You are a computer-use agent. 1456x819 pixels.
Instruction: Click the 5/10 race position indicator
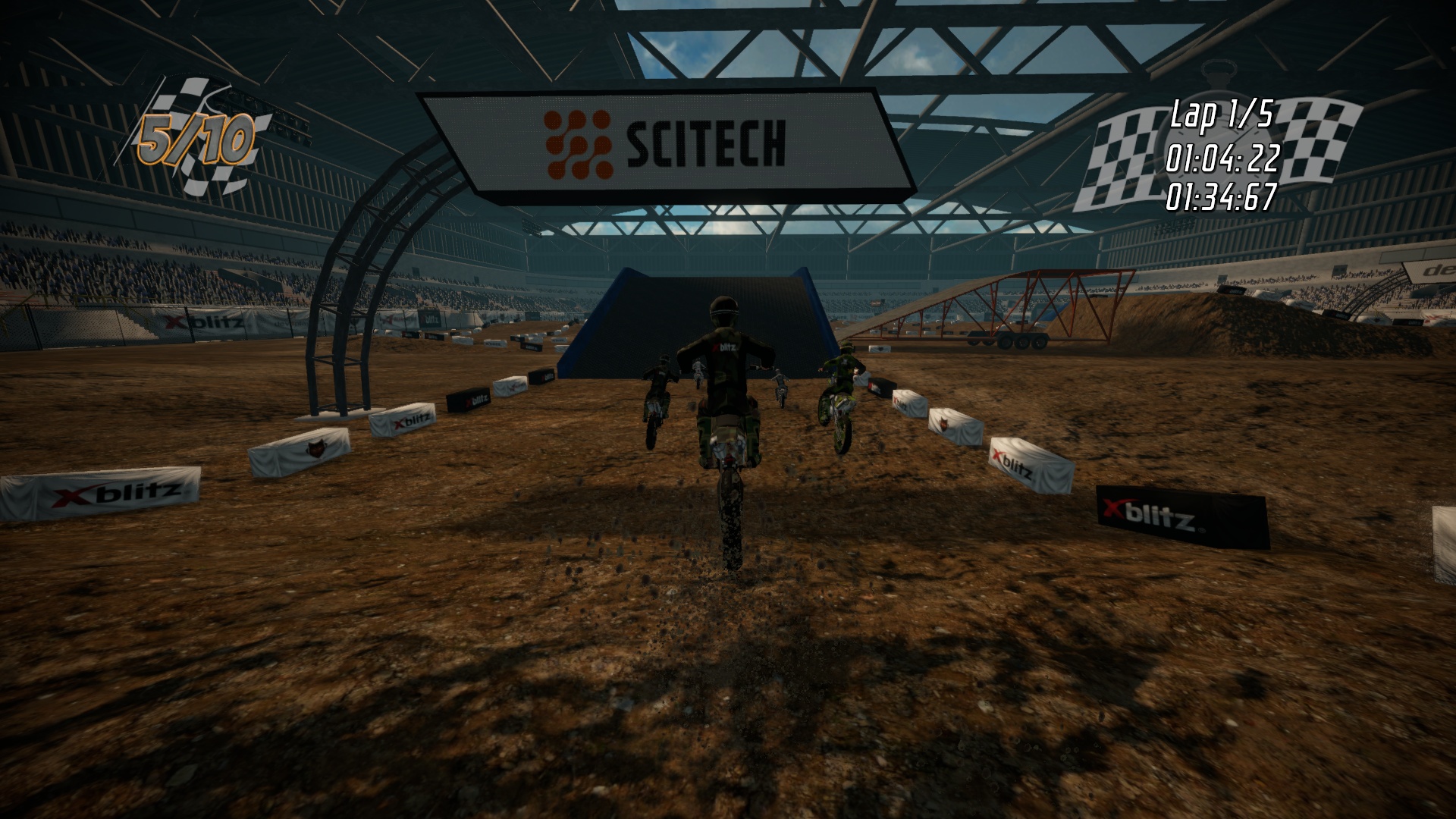click(x=196, y=136)
